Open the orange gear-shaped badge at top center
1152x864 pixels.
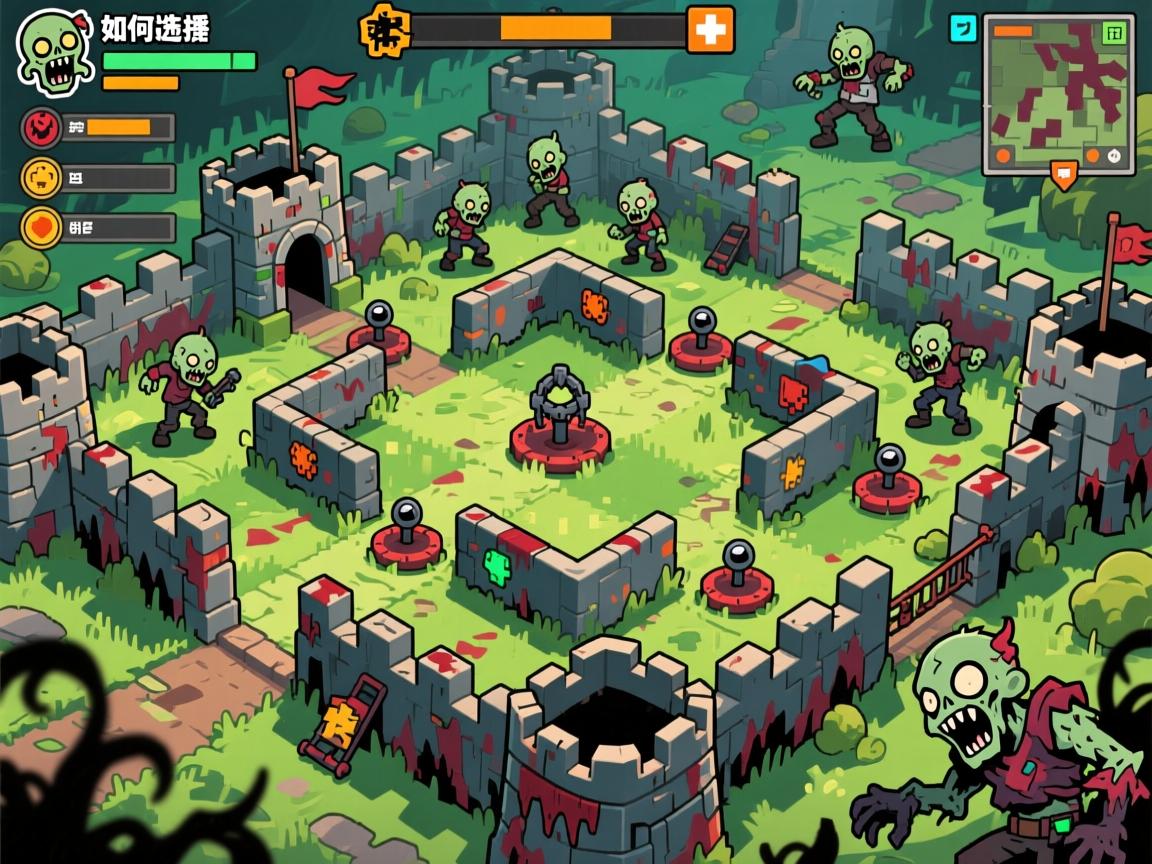(x=385, y=30)
